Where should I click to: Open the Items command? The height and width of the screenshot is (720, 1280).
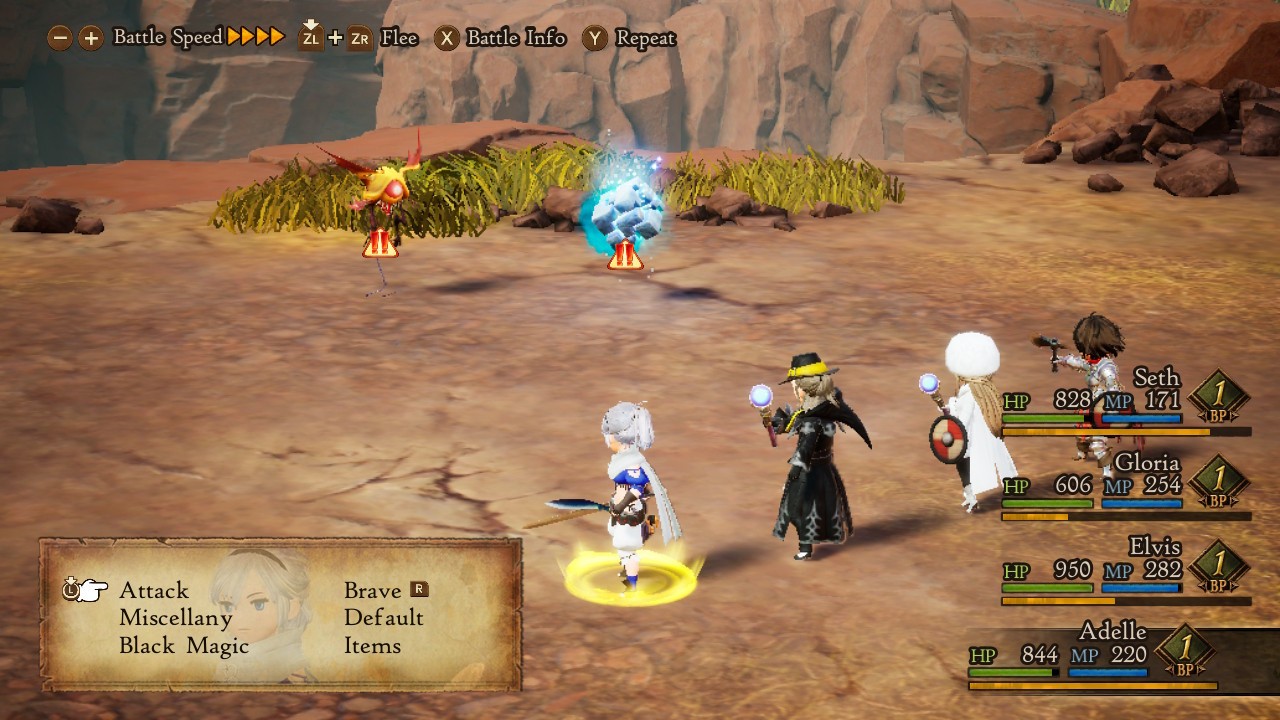click(372, 646)
